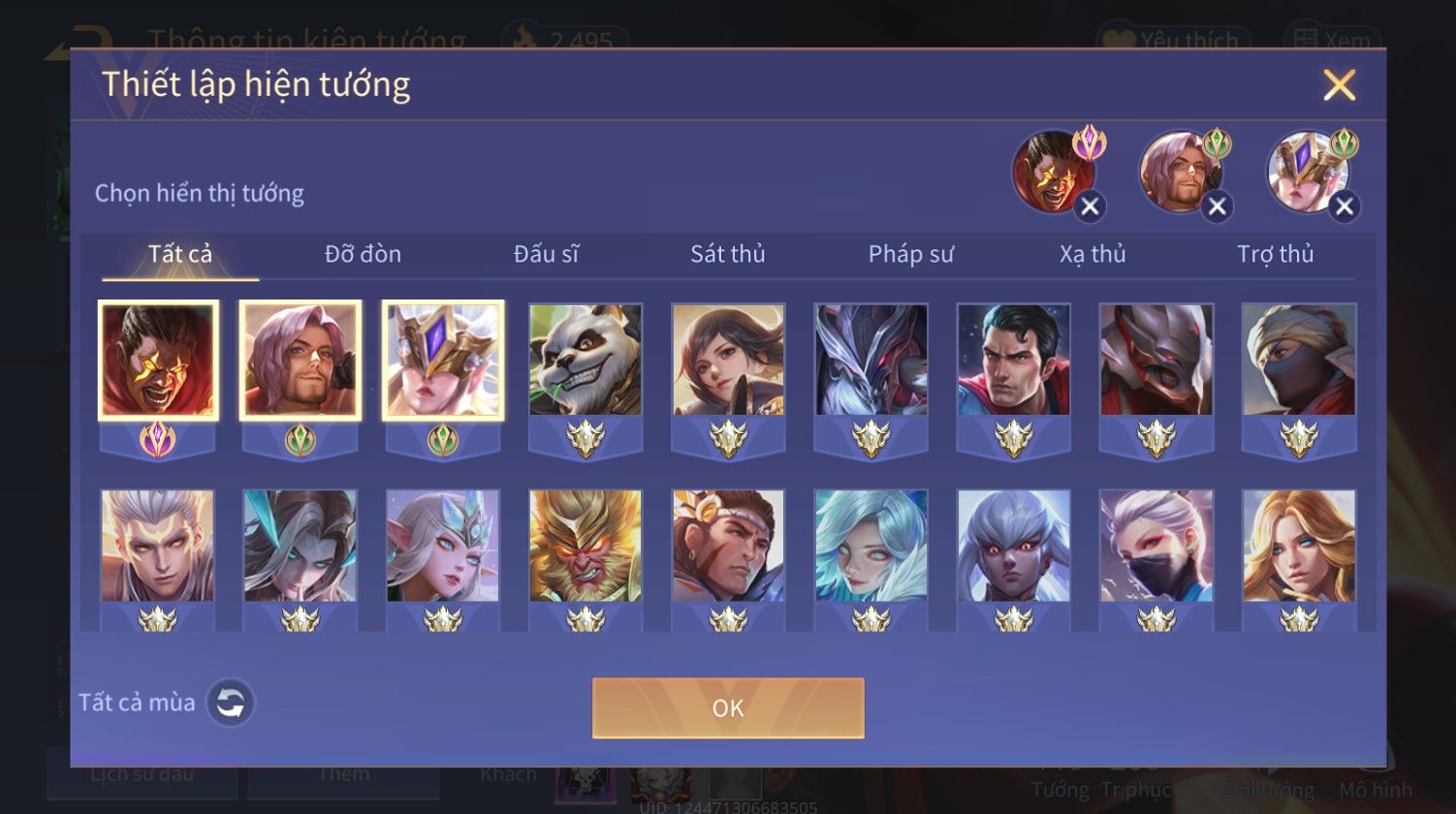This screenshot has width=1456, height=814.
Task: Select the masked hero with head wrap
Action: pyautogui.click(x=1299, y=360)
